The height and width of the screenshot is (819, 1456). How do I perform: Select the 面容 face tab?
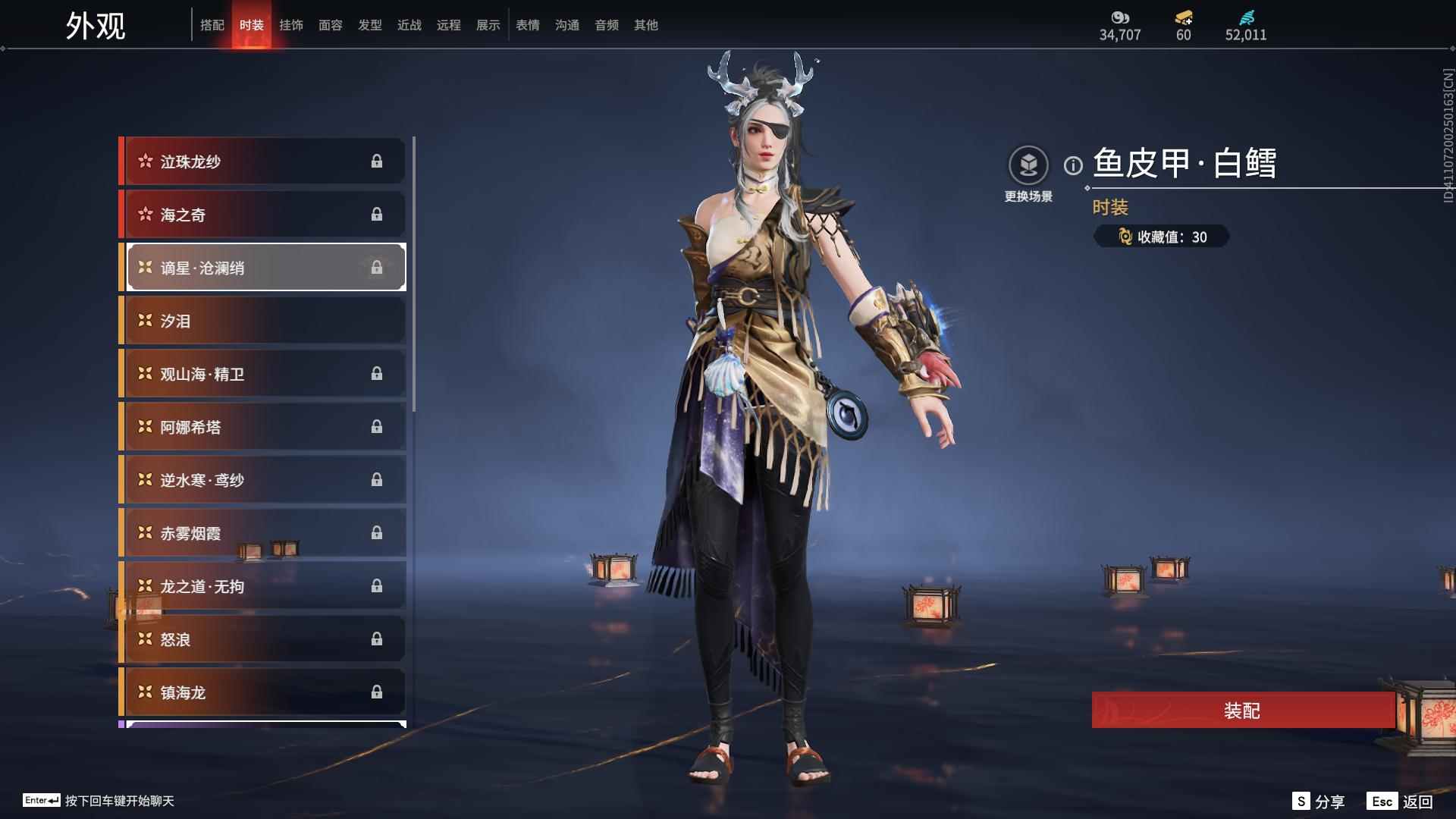coord(331,25)
